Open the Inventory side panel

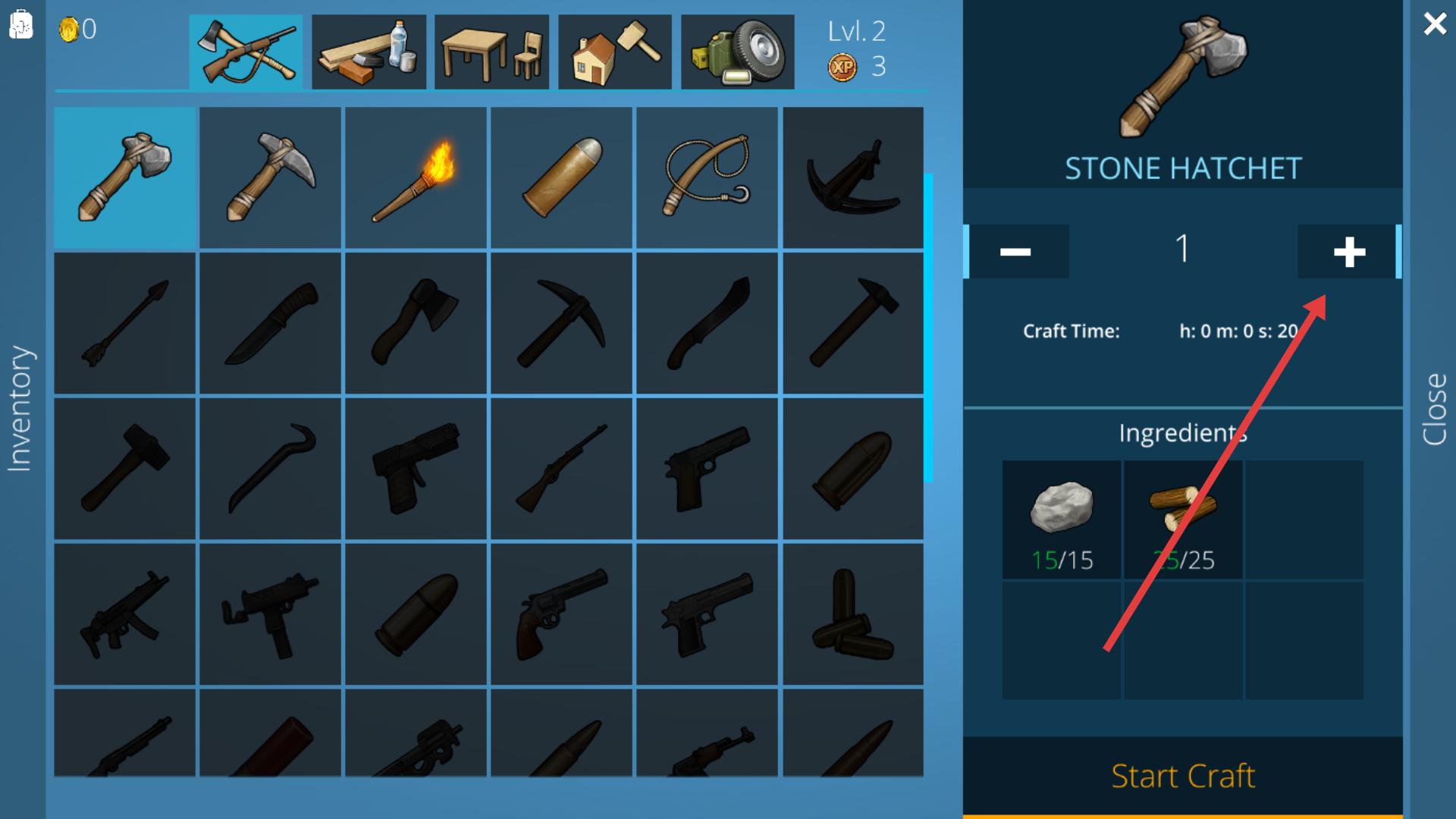(x=21, y=409)
